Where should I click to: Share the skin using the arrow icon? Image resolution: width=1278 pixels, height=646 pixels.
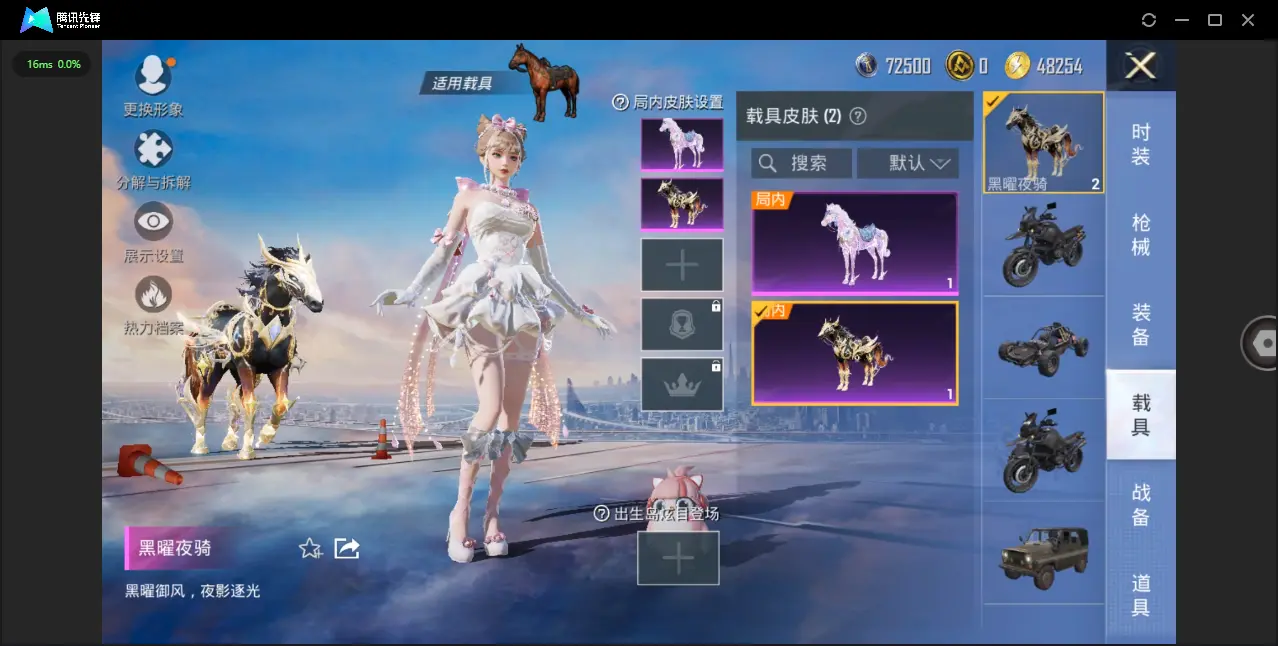pyautogui.click(x=347, y=548)
